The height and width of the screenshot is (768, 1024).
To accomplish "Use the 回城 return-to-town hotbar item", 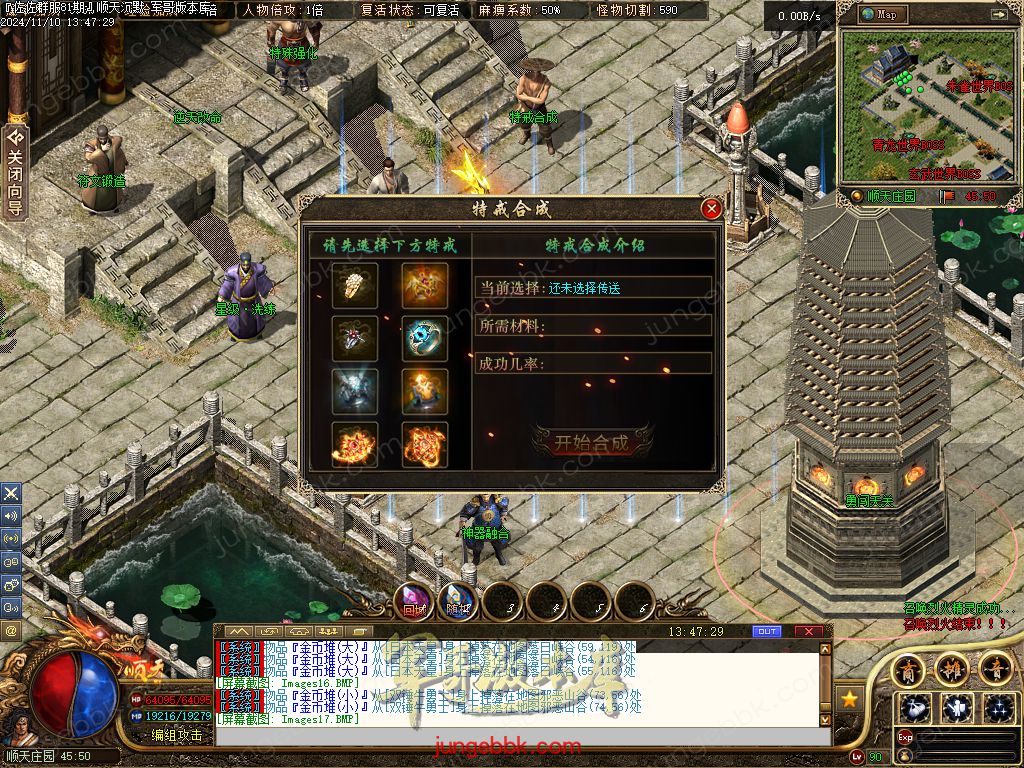I will (414, 602).
